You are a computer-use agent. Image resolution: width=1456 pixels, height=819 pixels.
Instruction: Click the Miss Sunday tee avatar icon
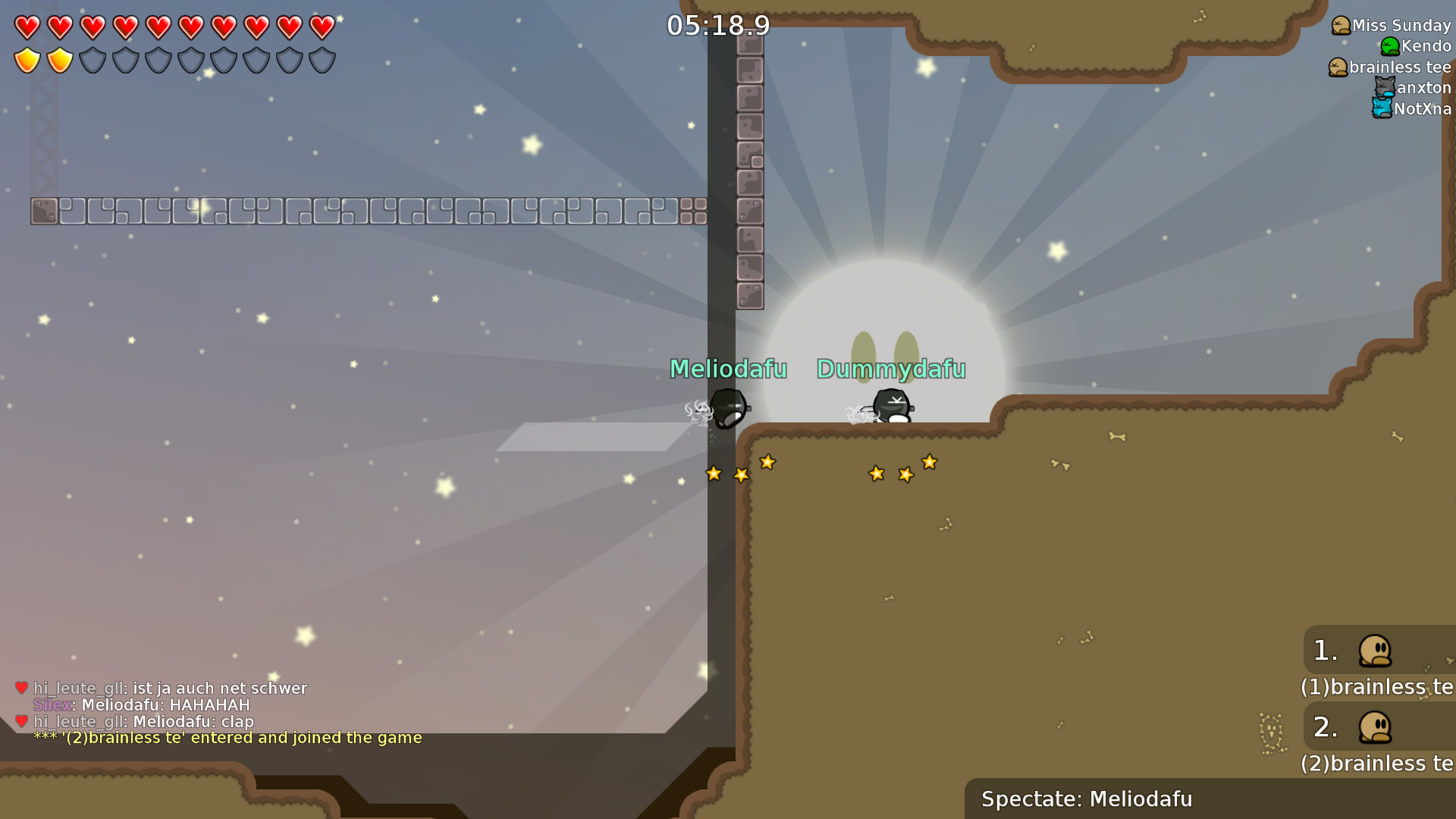(x=1341, y=25)
